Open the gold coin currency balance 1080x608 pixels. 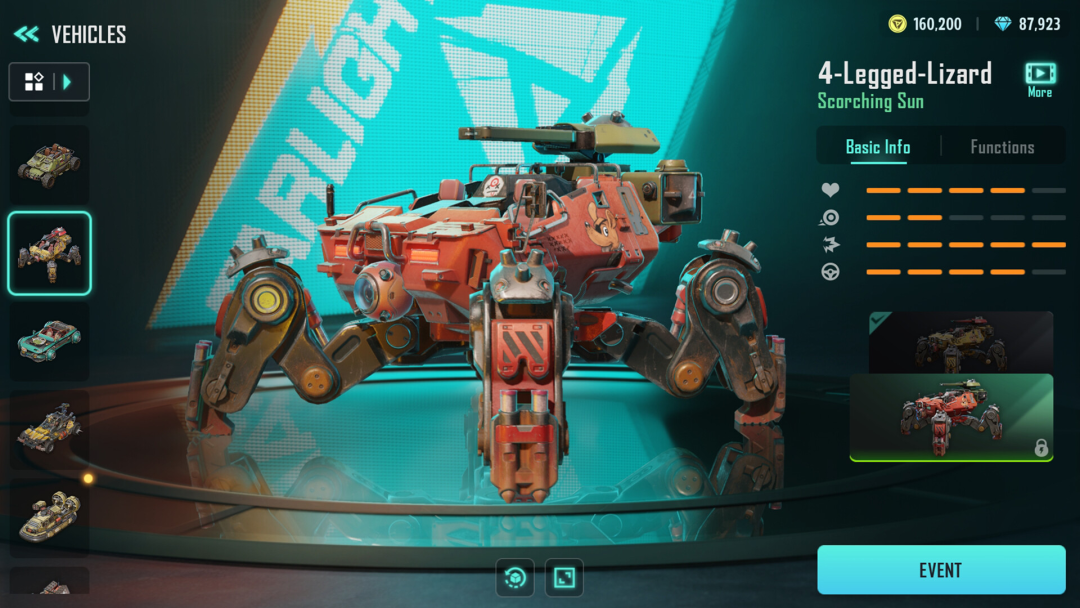point(925,24)
